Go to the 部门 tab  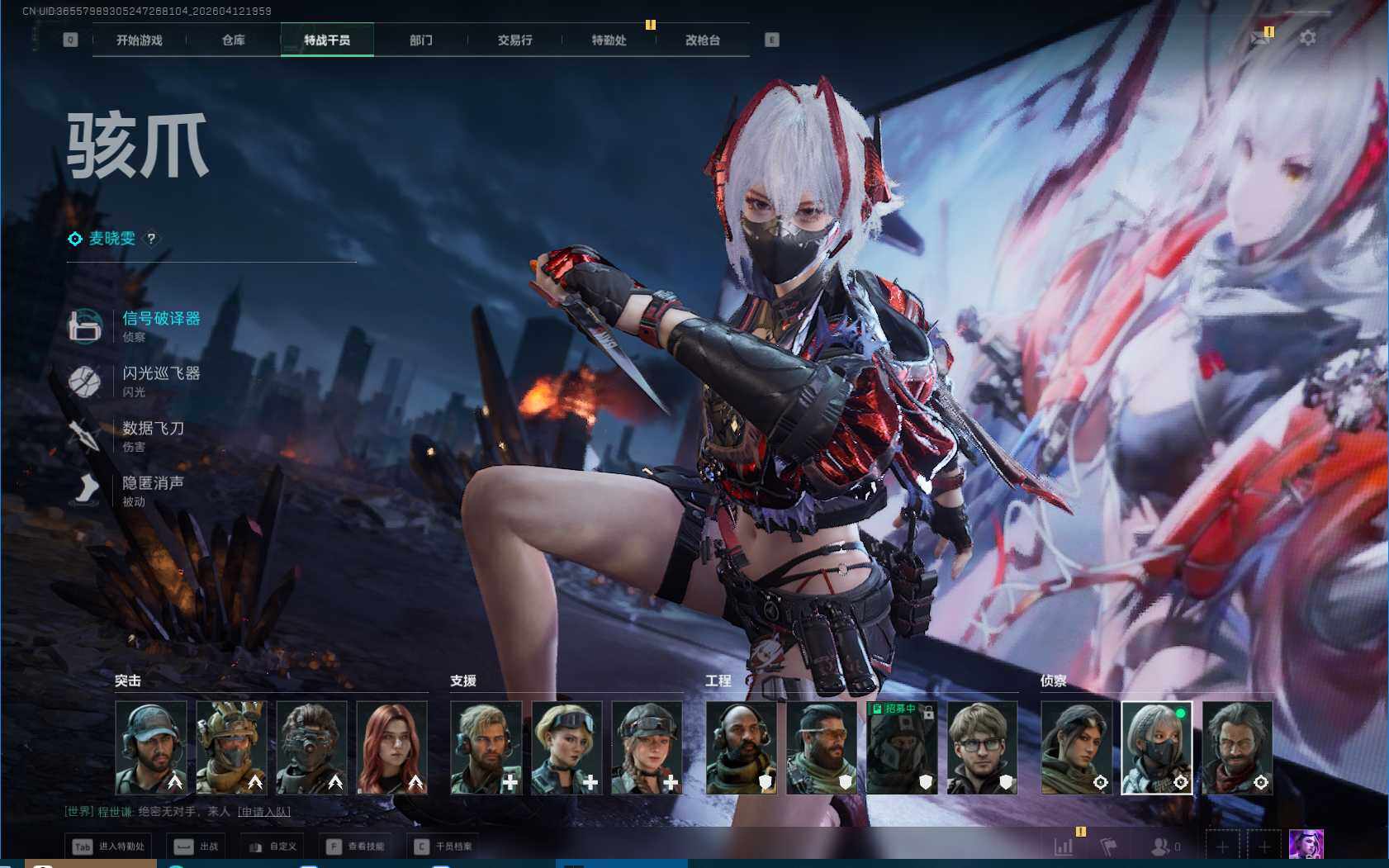click(420, 40)
